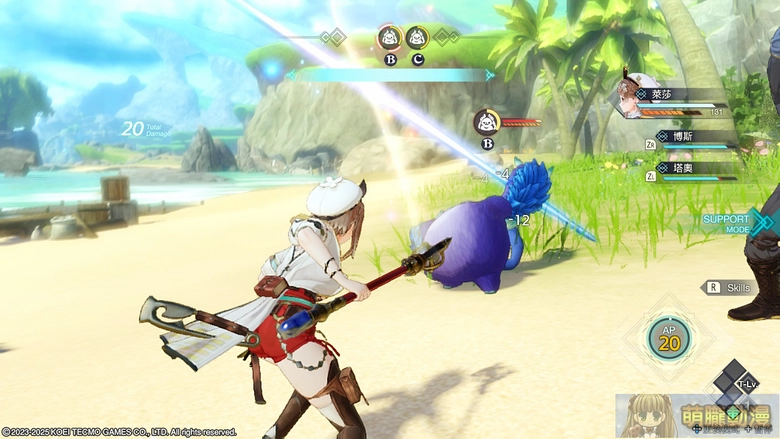
Task: Select enemy B icon in top turn tracker
Action: pos(390,39)
